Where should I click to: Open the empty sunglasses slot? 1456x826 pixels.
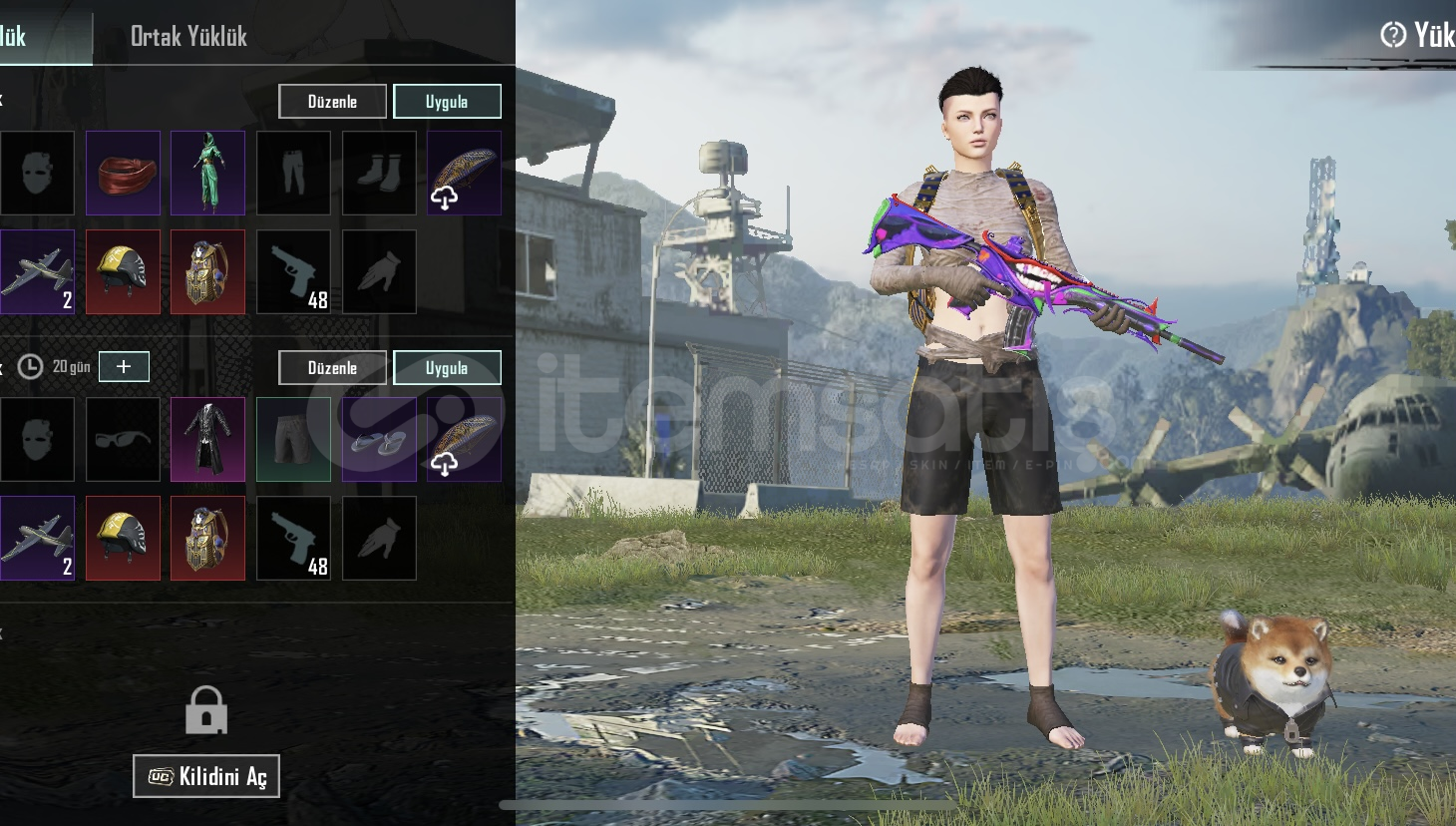pos(123,440)
